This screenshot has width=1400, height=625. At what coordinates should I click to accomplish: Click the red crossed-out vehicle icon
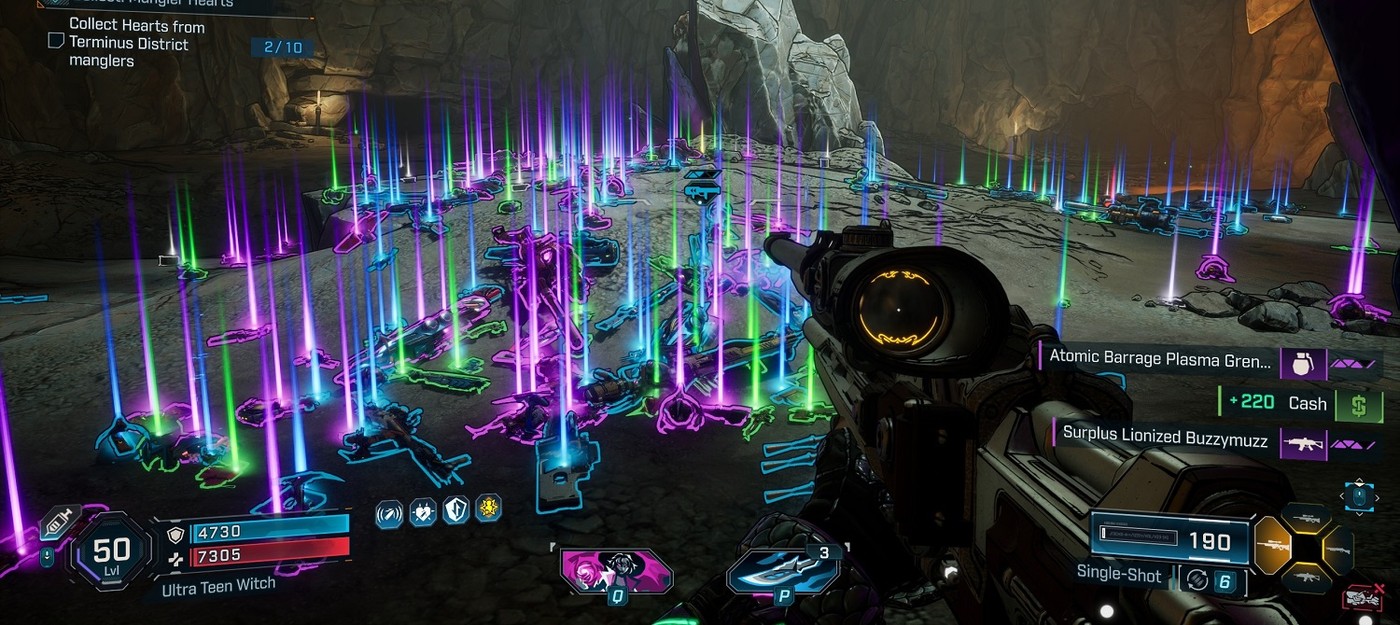click(1364, 597)
